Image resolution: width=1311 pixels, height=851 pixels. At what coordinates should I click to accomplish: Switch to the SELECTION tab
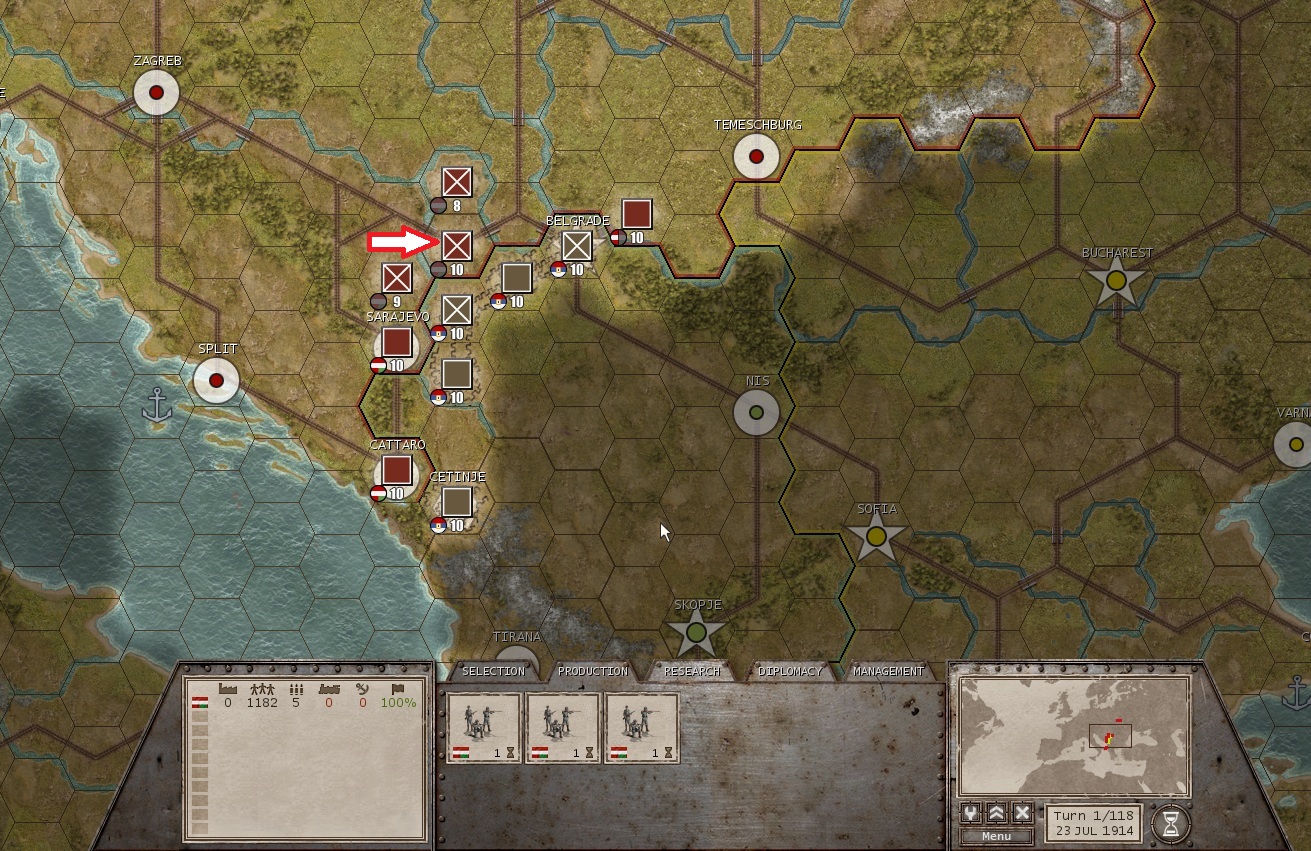[x=494, y=671]
